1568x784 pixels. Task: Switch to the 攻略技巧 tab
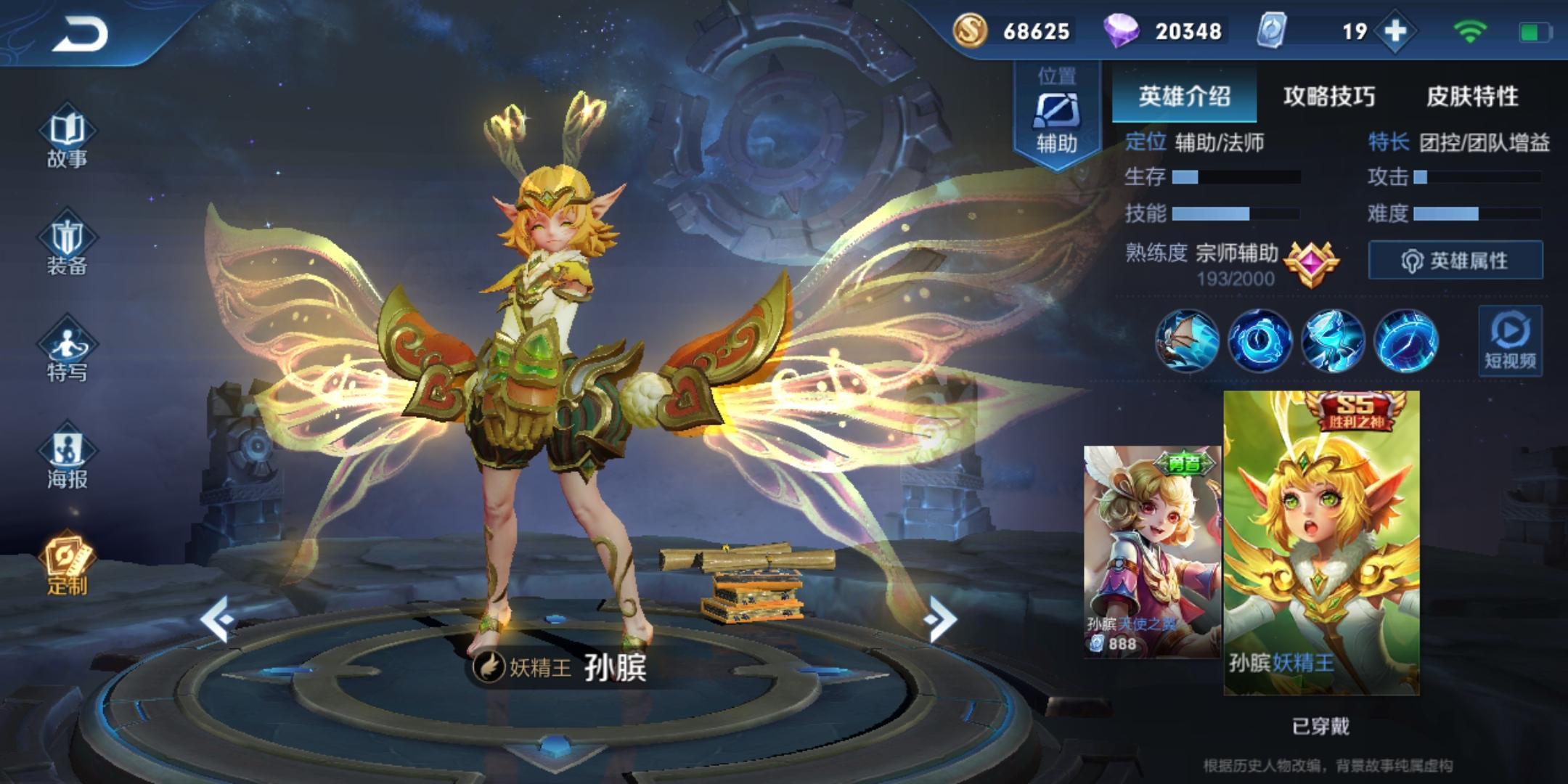pos(1328,96)
